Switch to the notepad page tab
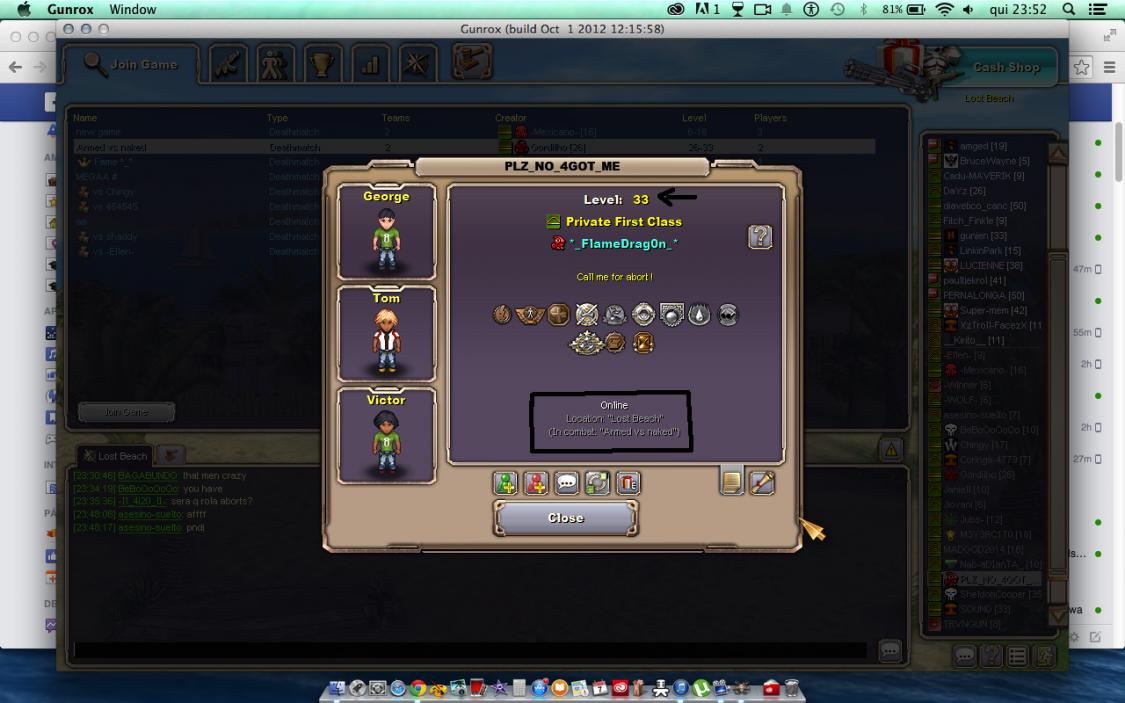The height and width of the screenshot is (703, 1125). point(732,483)
